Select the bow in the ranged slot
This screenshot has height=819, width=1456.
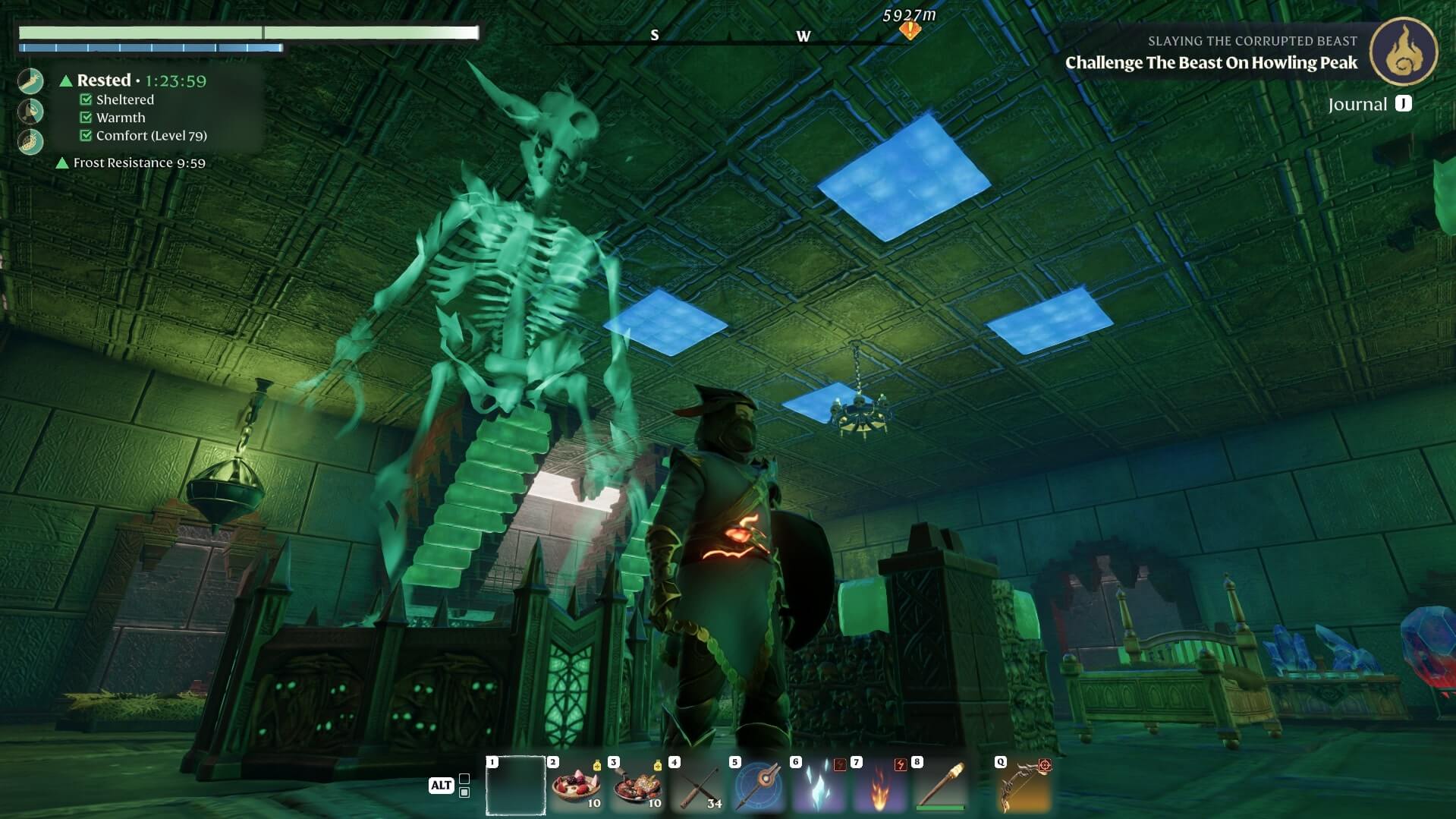[1024, 785]
